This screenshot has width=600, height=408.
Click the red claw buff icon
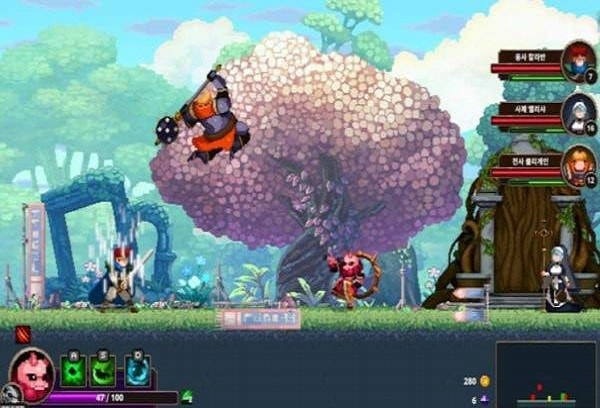[23, 333]
